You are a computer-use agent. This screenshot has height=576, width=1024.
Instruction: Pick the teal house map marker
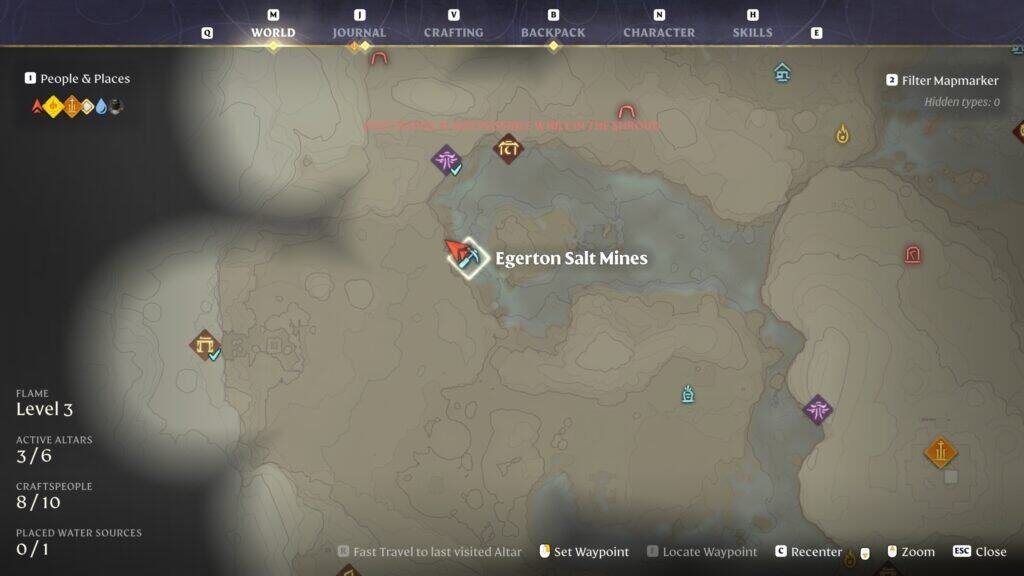click(x=783, y=72)
